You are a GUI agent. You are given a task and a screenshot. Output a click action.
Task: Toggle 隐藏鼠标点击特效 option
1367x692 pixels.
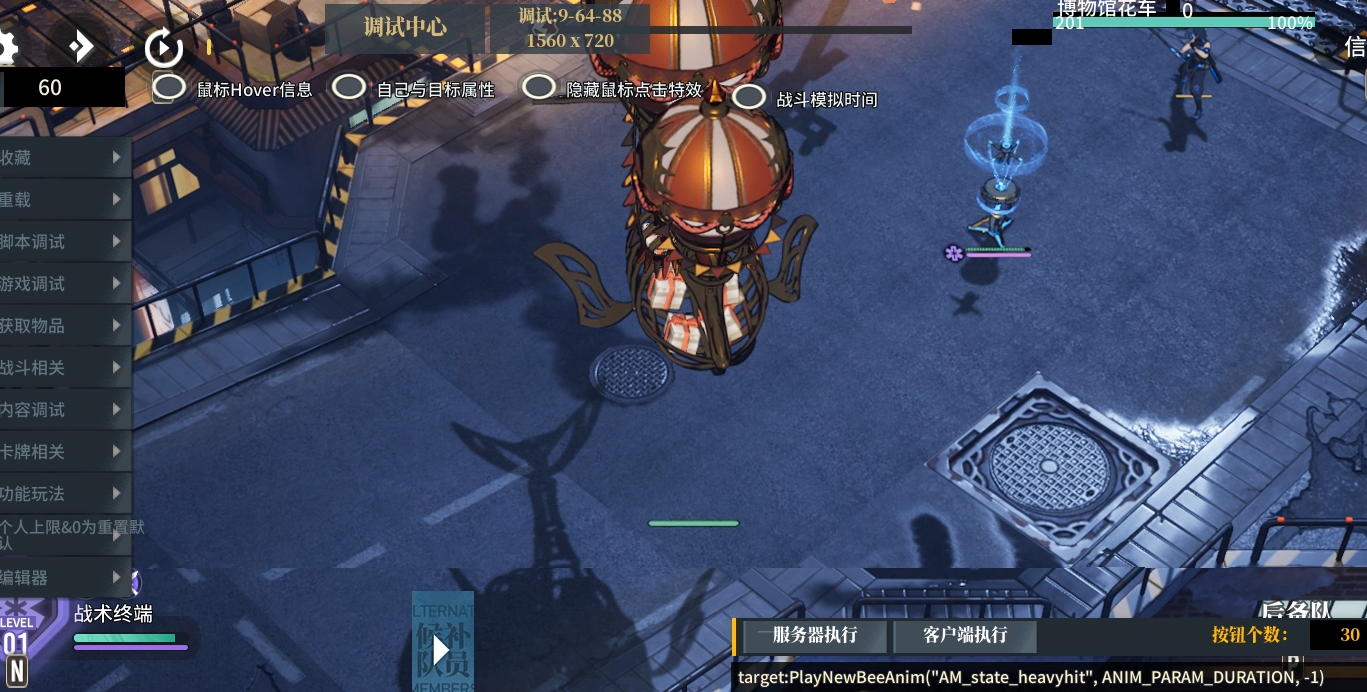pos(539,88)
